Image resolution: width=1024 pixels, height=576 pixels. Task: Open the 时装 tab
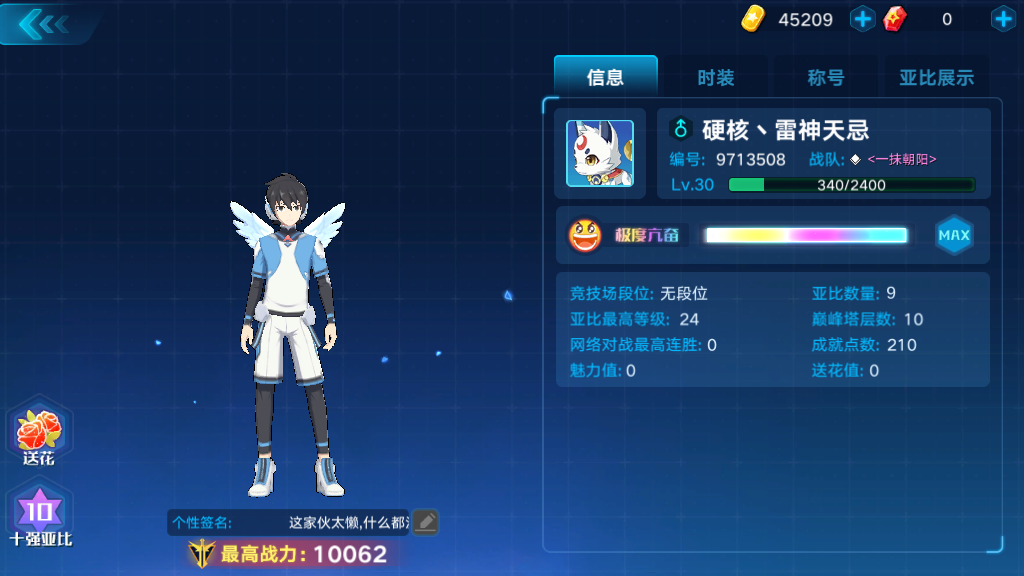pyautogui.click(x=716, y=77)
